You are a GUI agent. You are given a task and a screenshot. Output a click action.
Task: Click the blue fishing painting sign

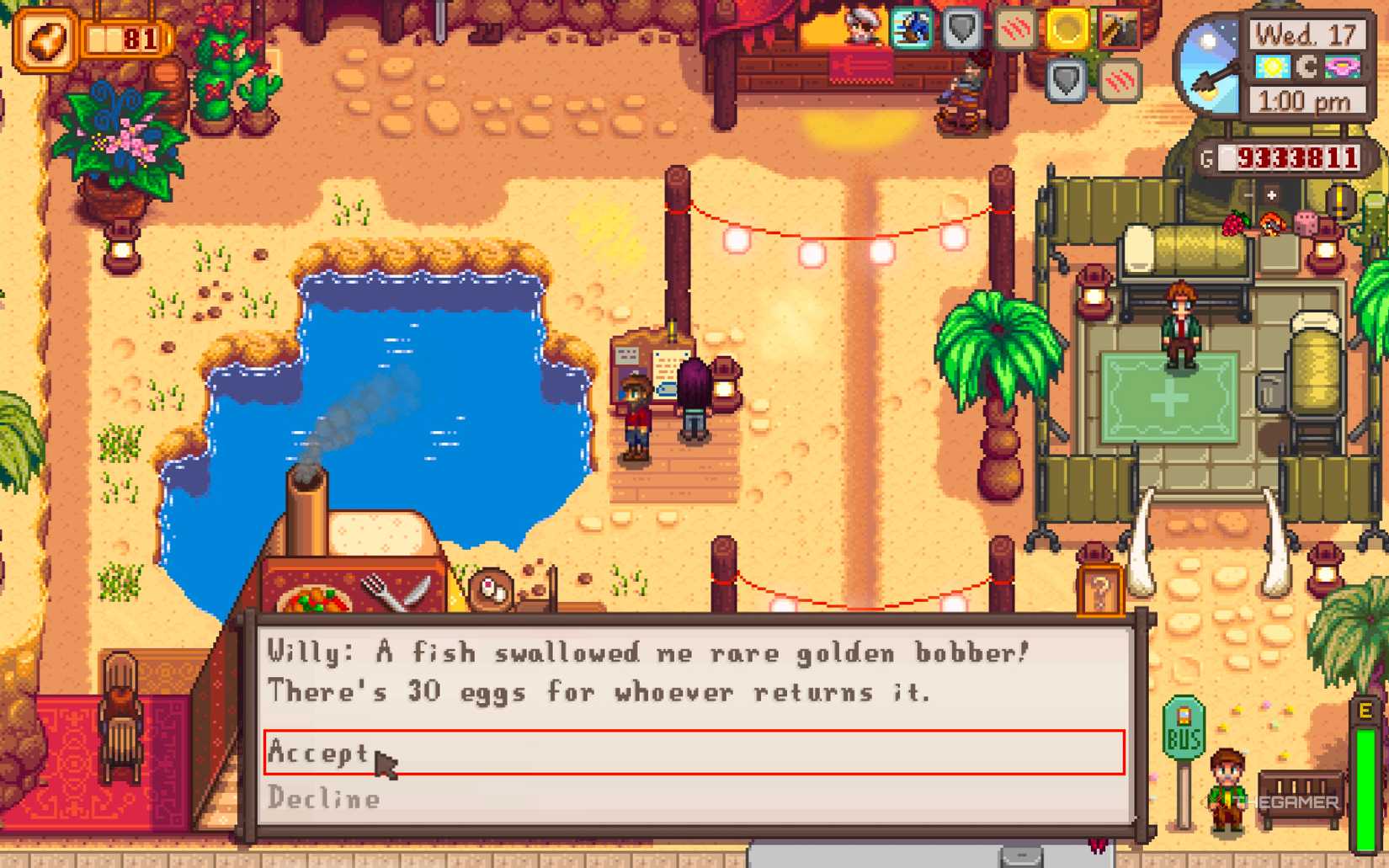tap(910, 29)
